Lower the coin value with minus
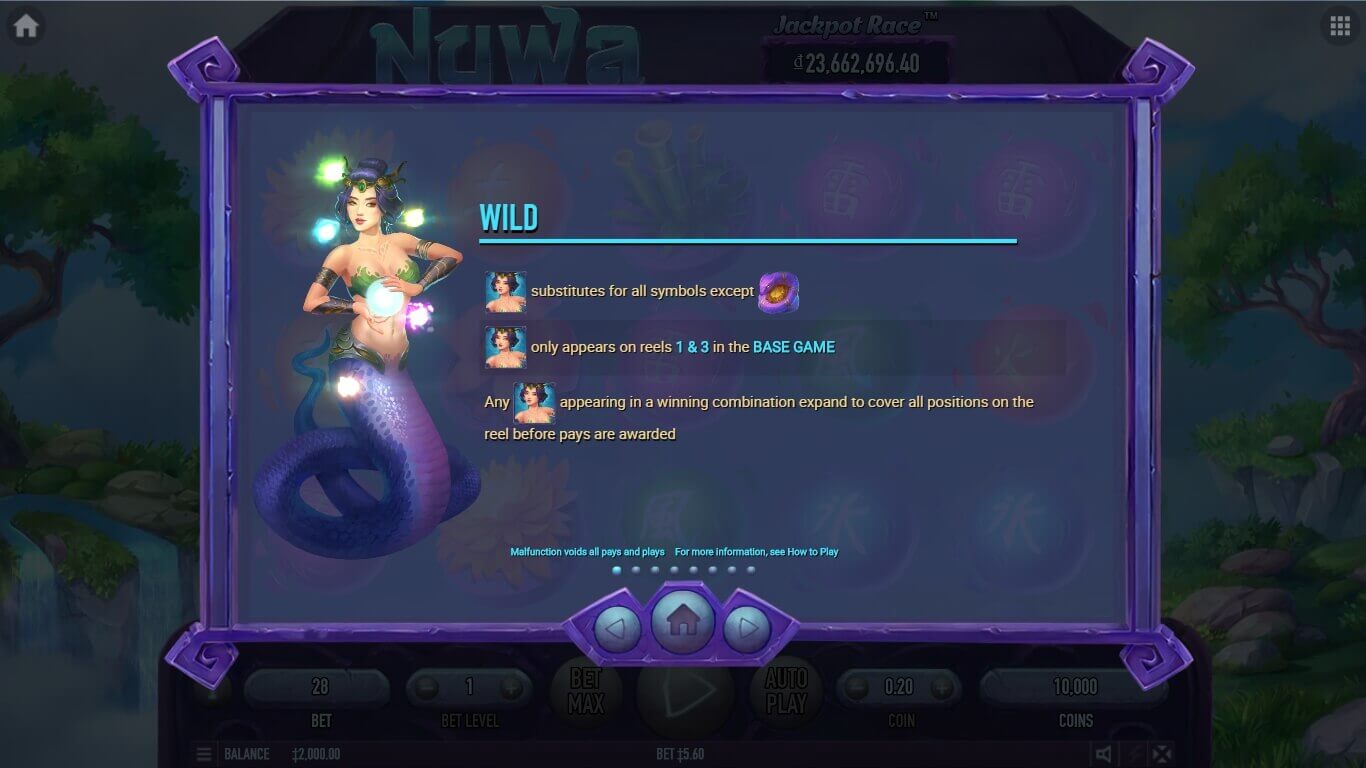Screen dimensions: 1366x768 point(858,687)
